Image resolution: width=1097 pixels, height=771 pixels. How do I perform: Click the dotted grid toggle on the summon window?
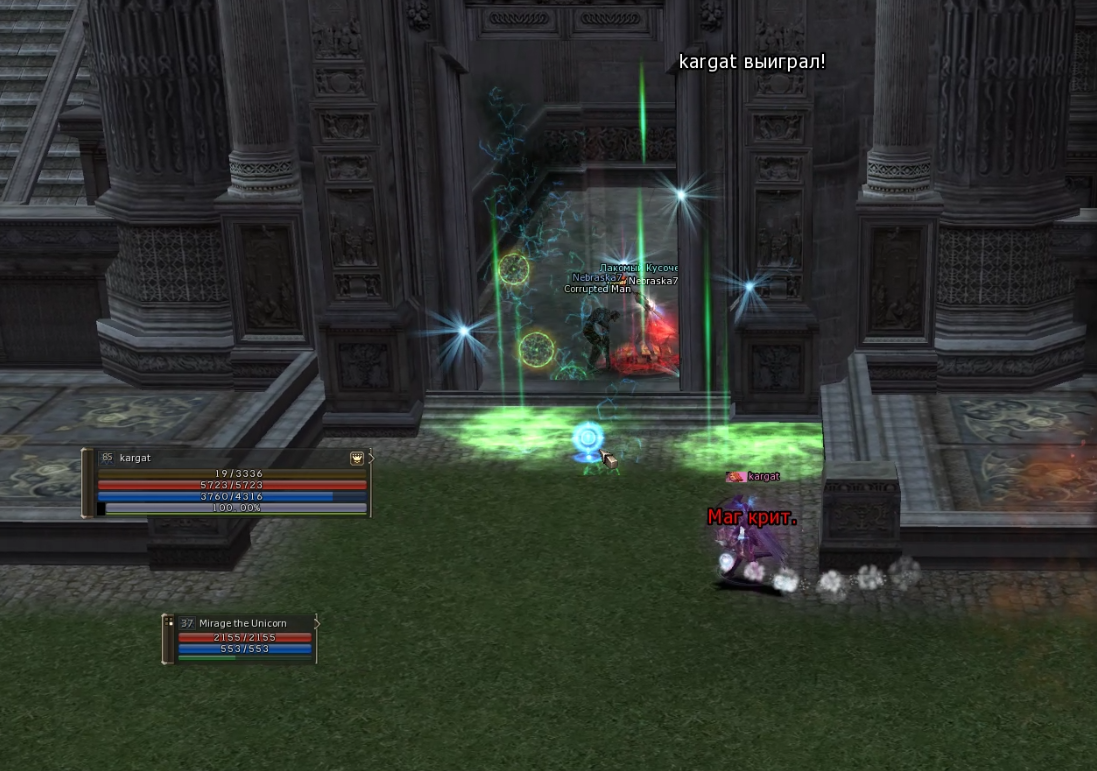tap(168, 622)
